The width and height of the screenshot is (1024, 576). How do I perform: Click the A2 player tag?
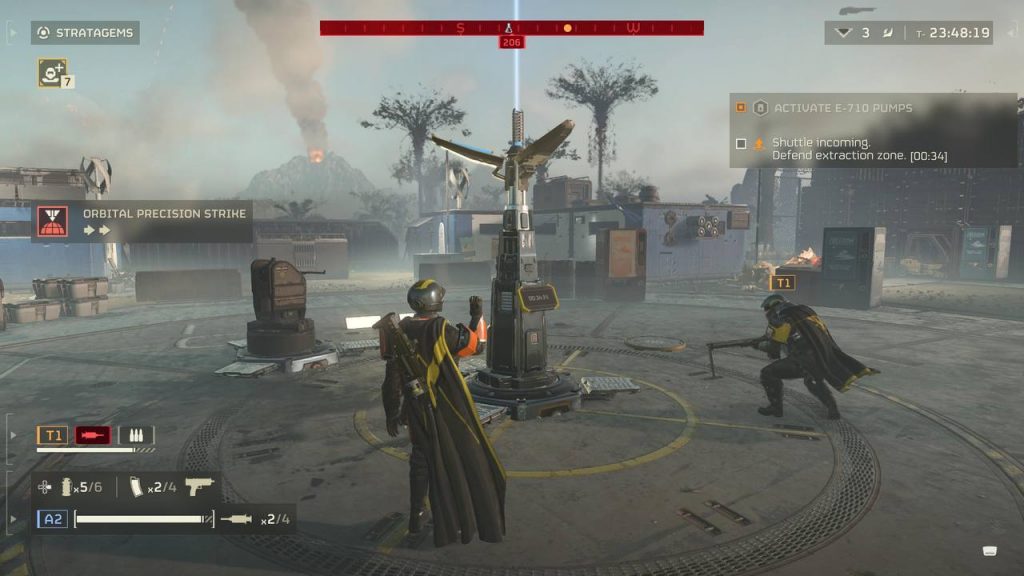tap(52, 519)
